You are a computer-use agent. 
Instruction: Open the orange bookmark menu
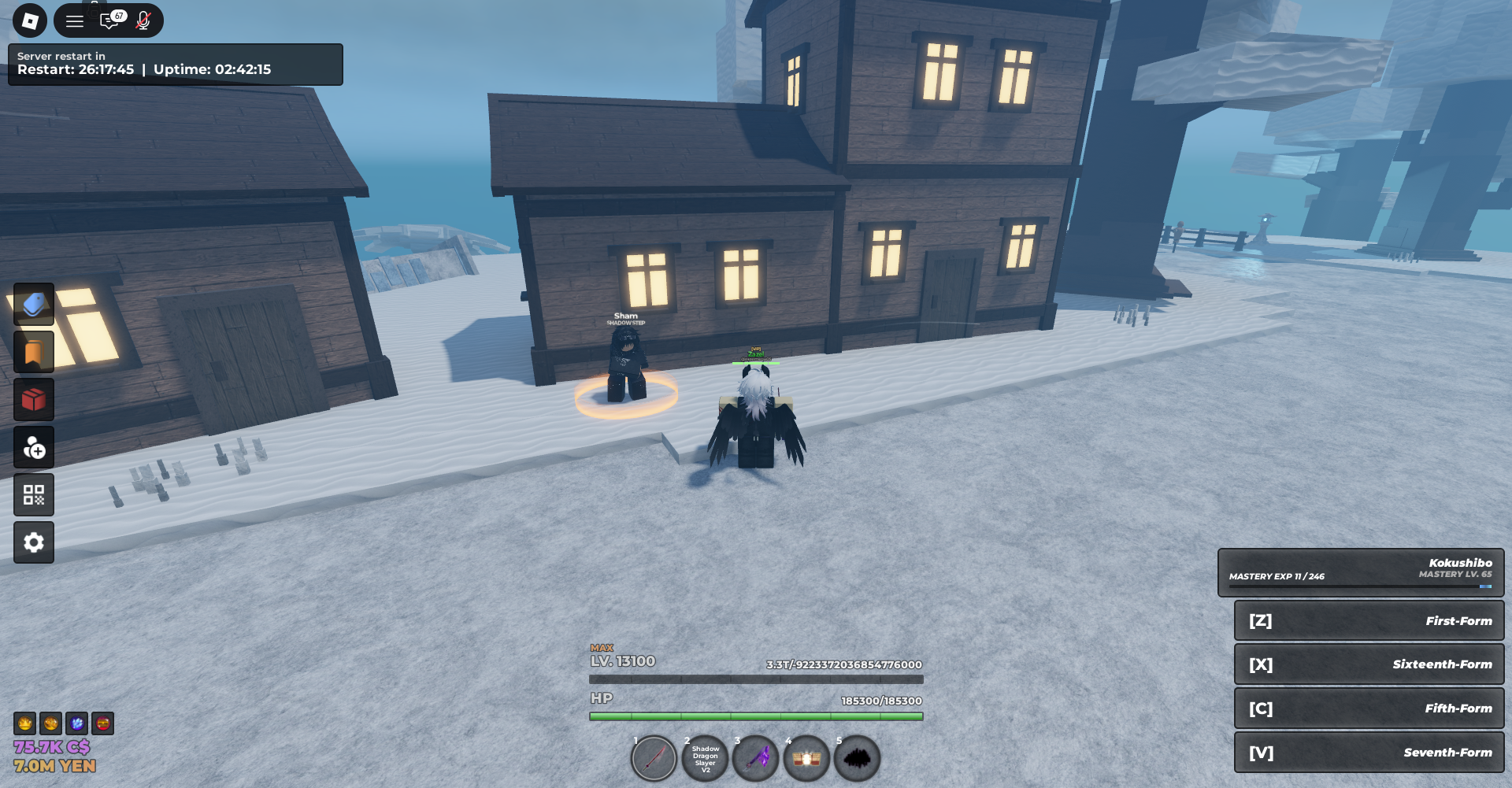(34, 352)
